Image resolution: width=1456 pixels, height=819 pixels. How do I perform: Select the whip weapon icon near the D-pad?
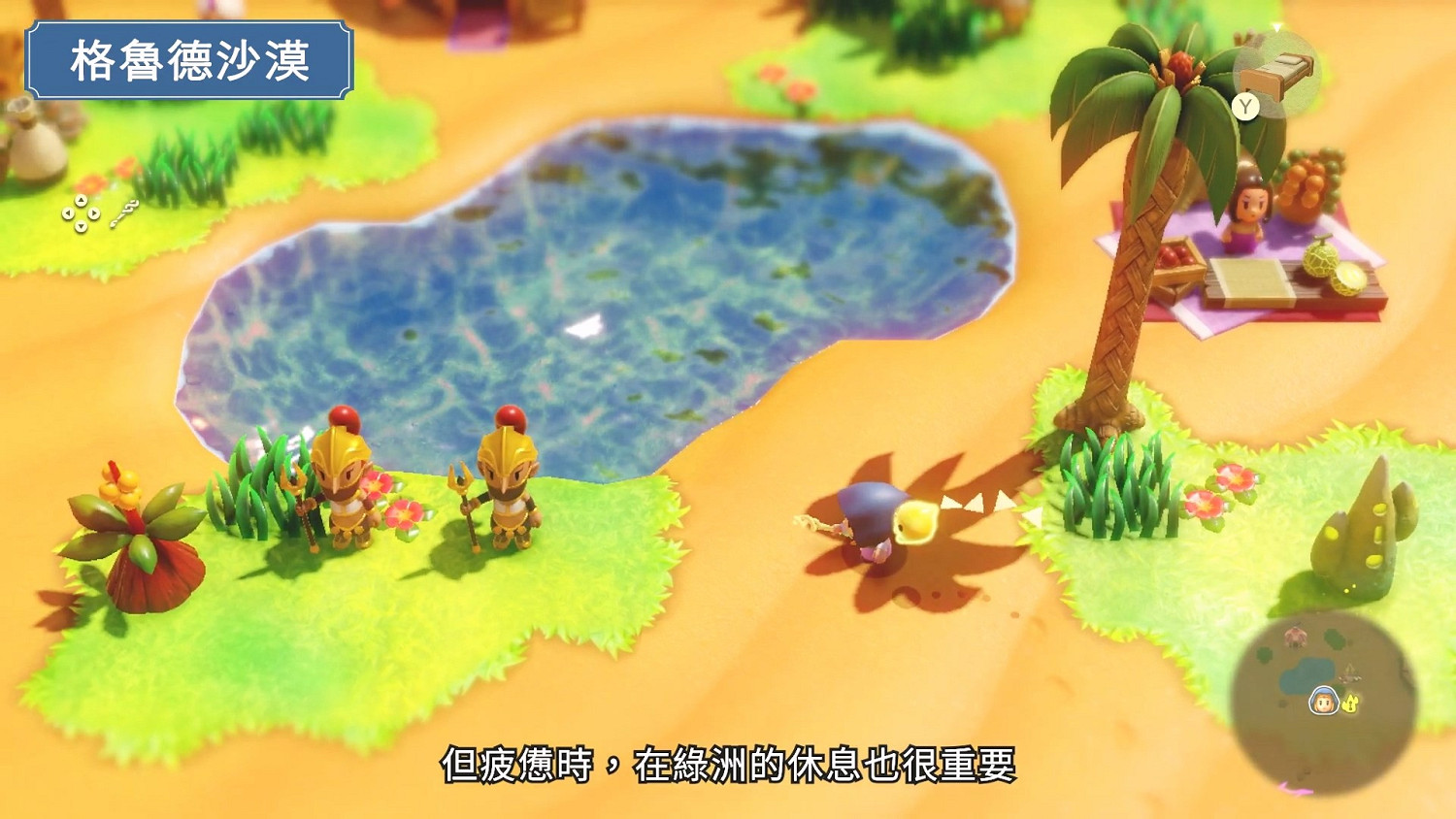(124, 212)
